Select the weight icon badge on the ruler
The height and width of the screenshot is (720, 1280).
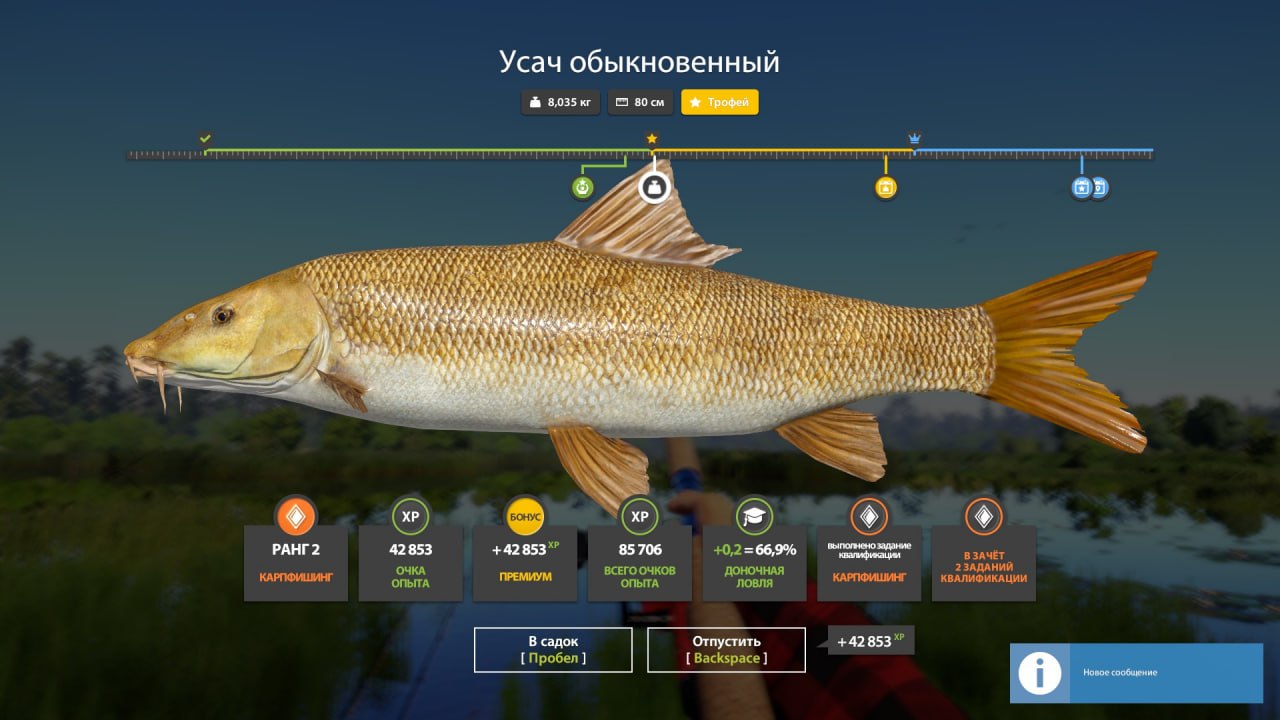tap(655, 186)
